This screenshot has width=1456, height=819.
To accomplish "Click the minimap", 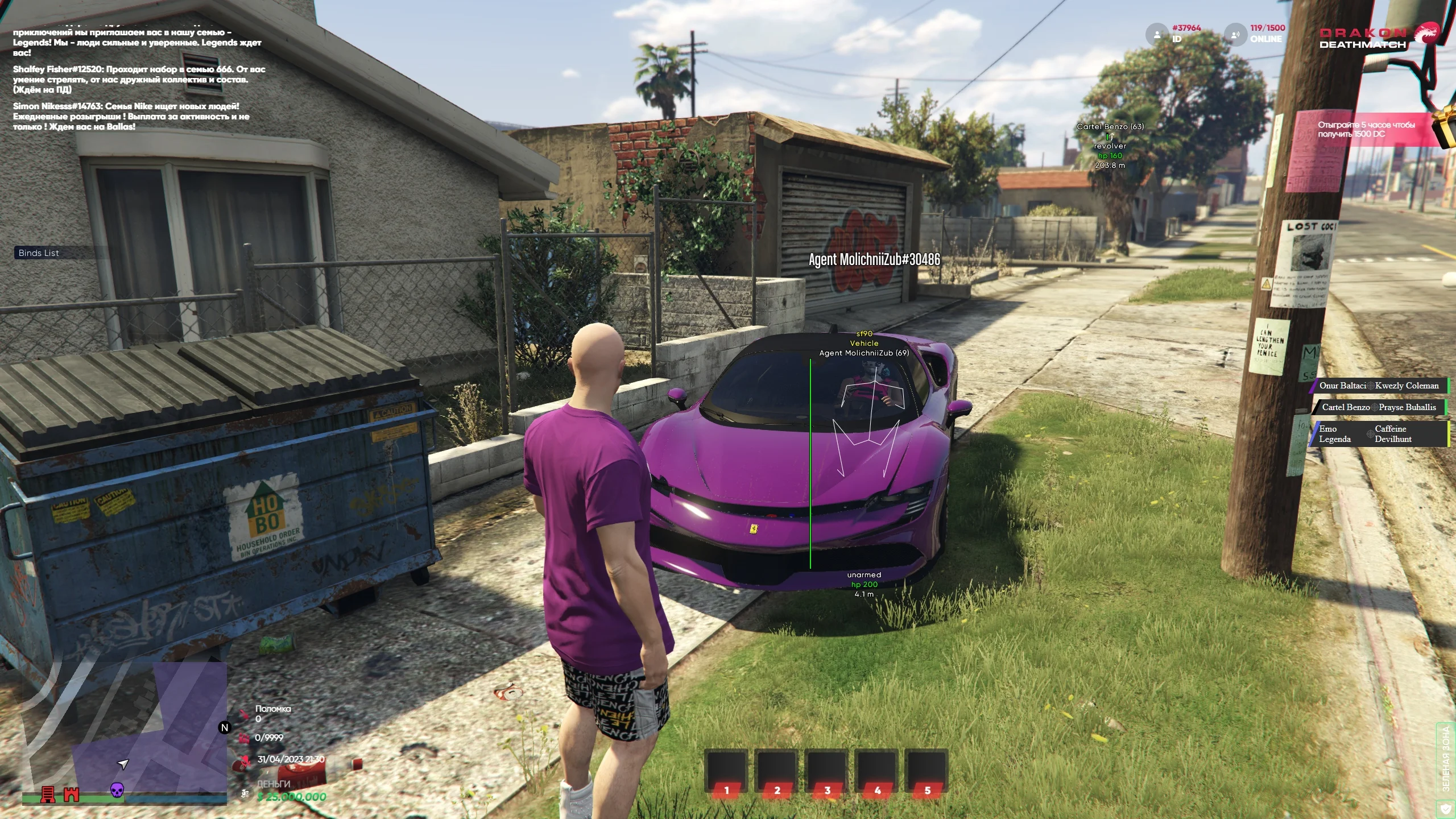I will tap(124, 733).
